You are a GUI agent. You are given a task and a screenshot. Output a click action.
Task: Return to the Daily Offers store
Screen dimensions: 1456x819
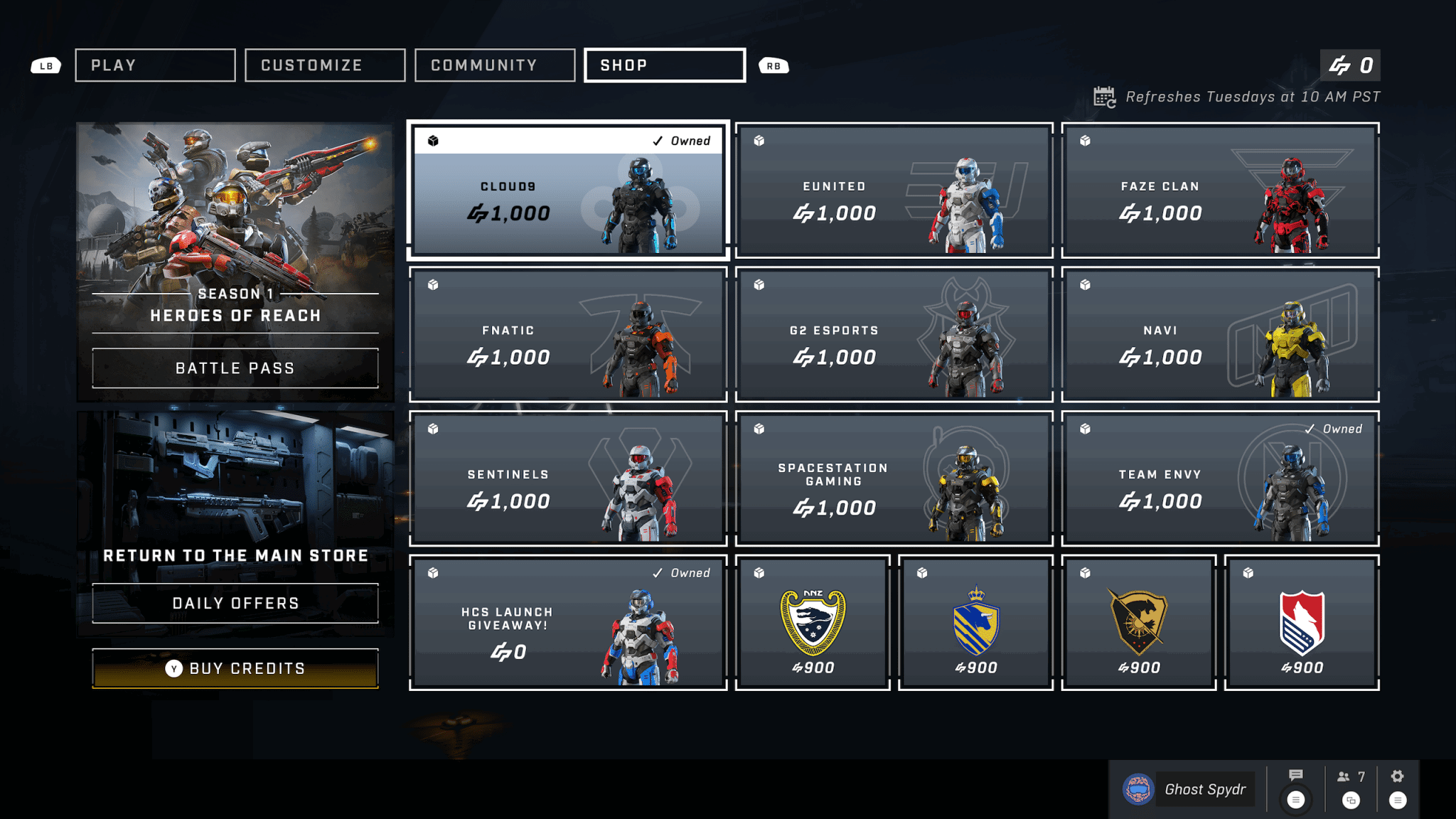(235, 604)
